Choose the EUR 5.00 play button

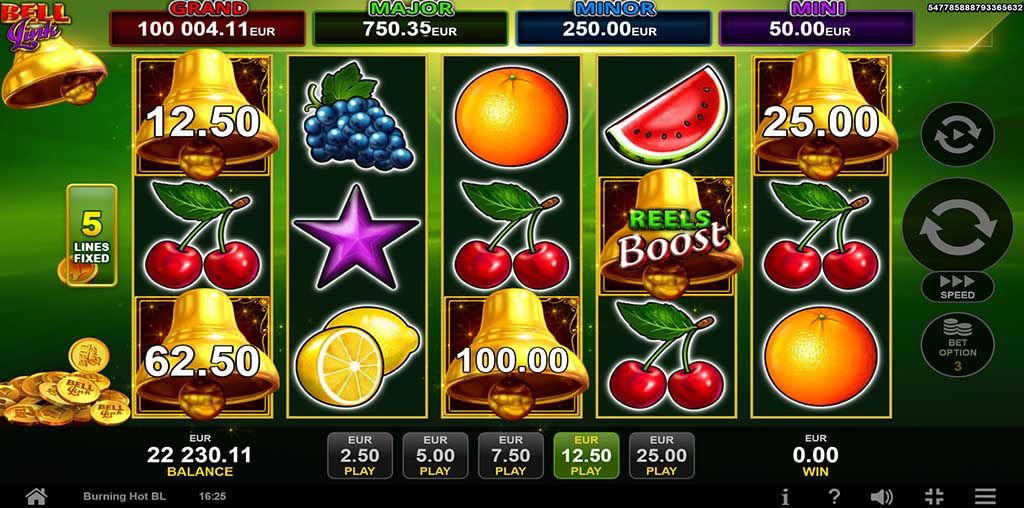tap(435, 456)
